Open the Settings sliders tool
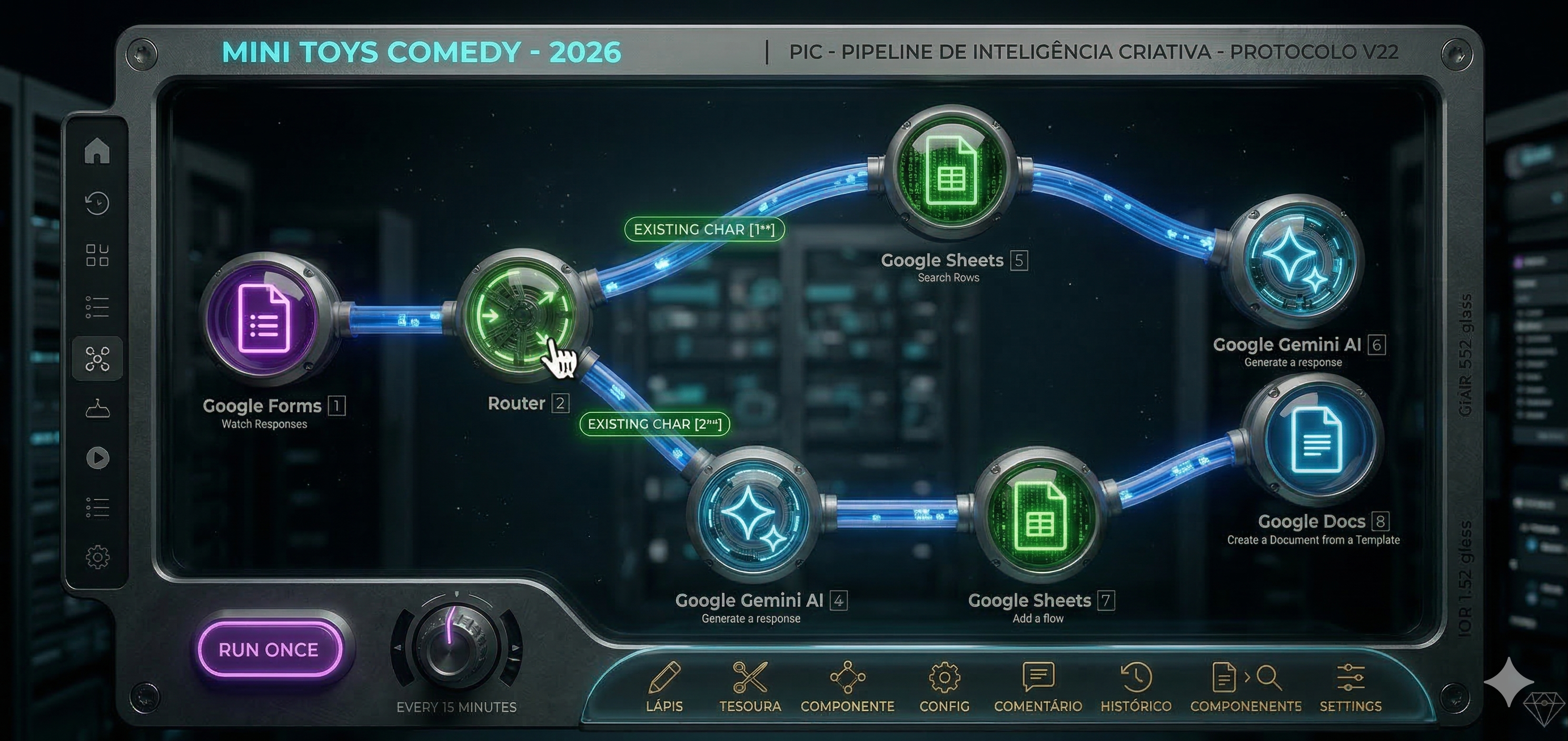 pos(1350,686)
